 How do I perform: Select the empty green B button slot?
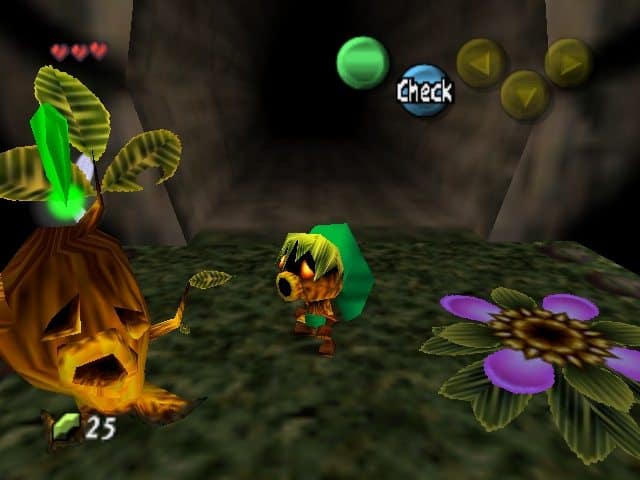pyautogui.click(x=362, y=62)
